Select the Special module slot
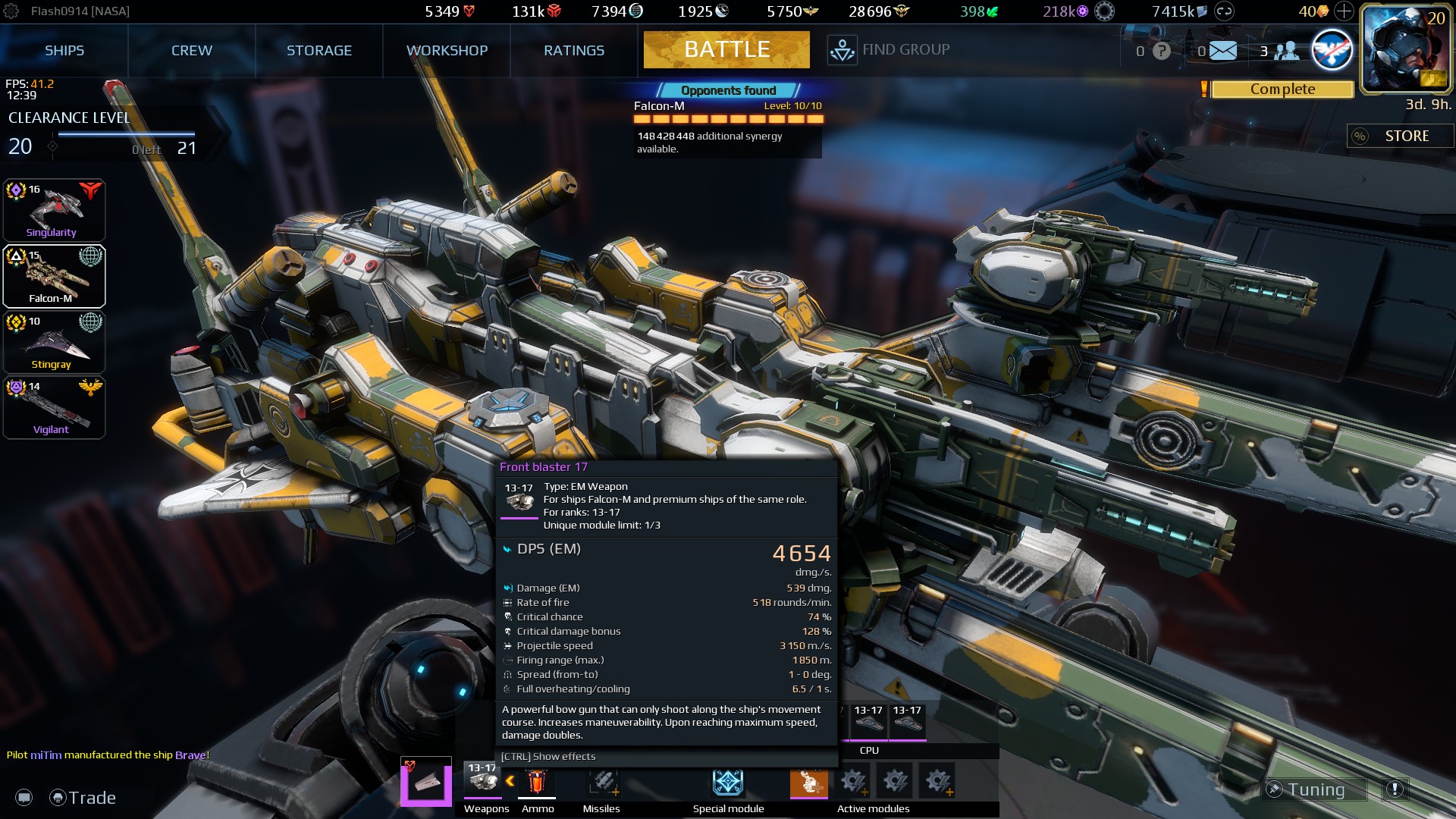This screenshot has height=819, width=1456. pyautogui.click(x=728, y=782)
